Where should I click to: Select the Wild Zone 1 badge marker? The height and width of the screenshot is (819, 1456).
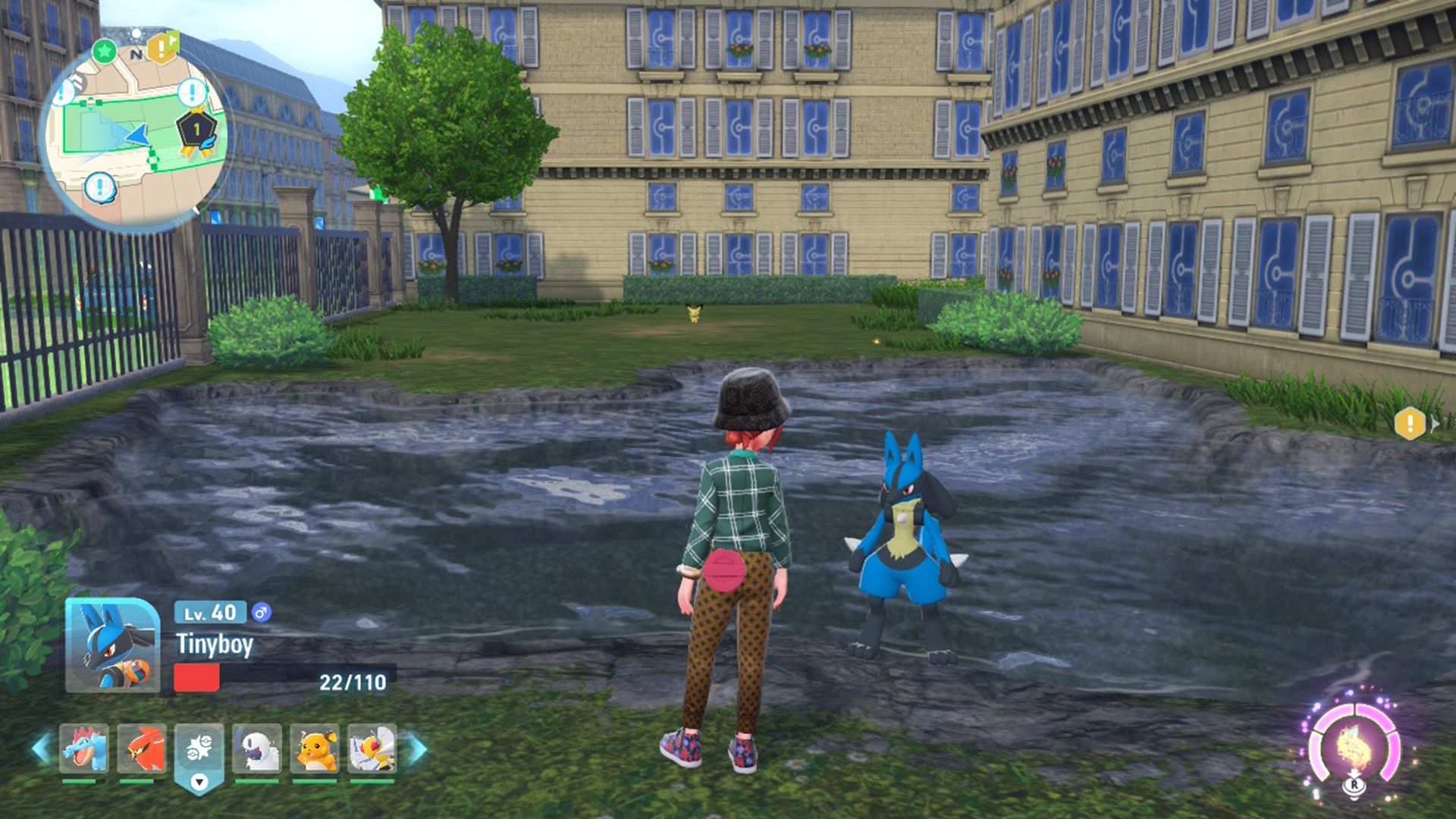197,130
